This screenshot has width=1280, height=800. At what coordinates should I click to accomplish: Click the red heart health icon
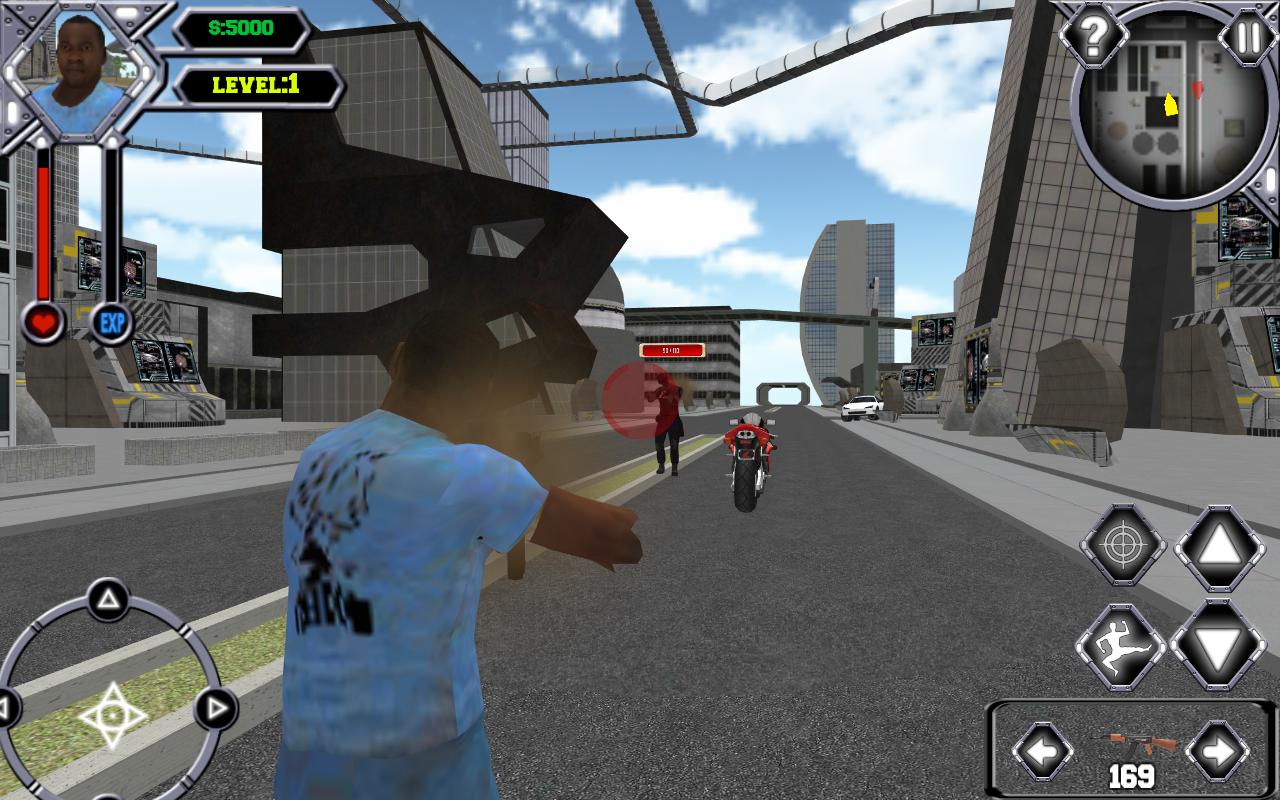coord(44,323)
